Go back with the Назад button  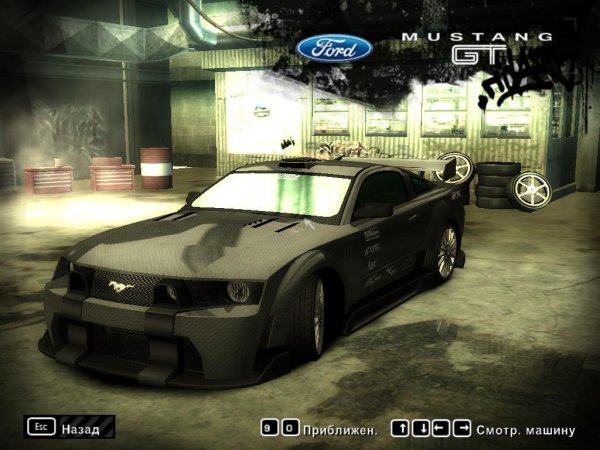tap(68, 428)
